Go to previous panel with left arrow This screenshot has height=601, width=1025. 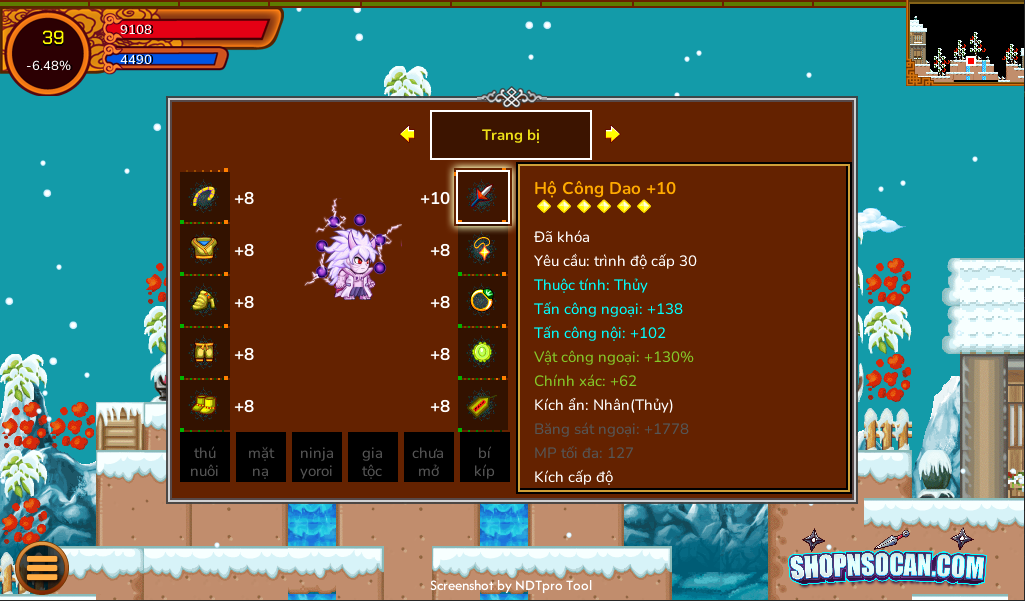[x=407, y=134]
